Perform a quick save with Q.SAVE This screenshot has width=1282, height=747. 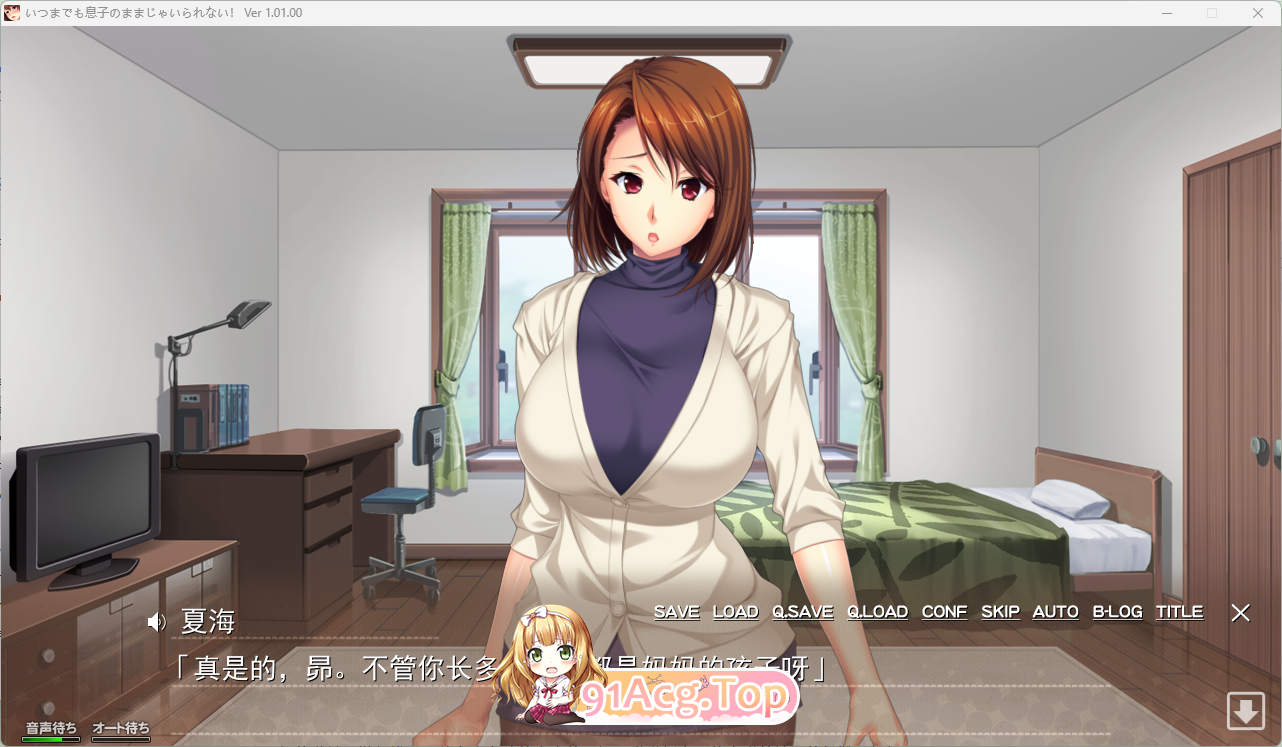coord(802,611)
